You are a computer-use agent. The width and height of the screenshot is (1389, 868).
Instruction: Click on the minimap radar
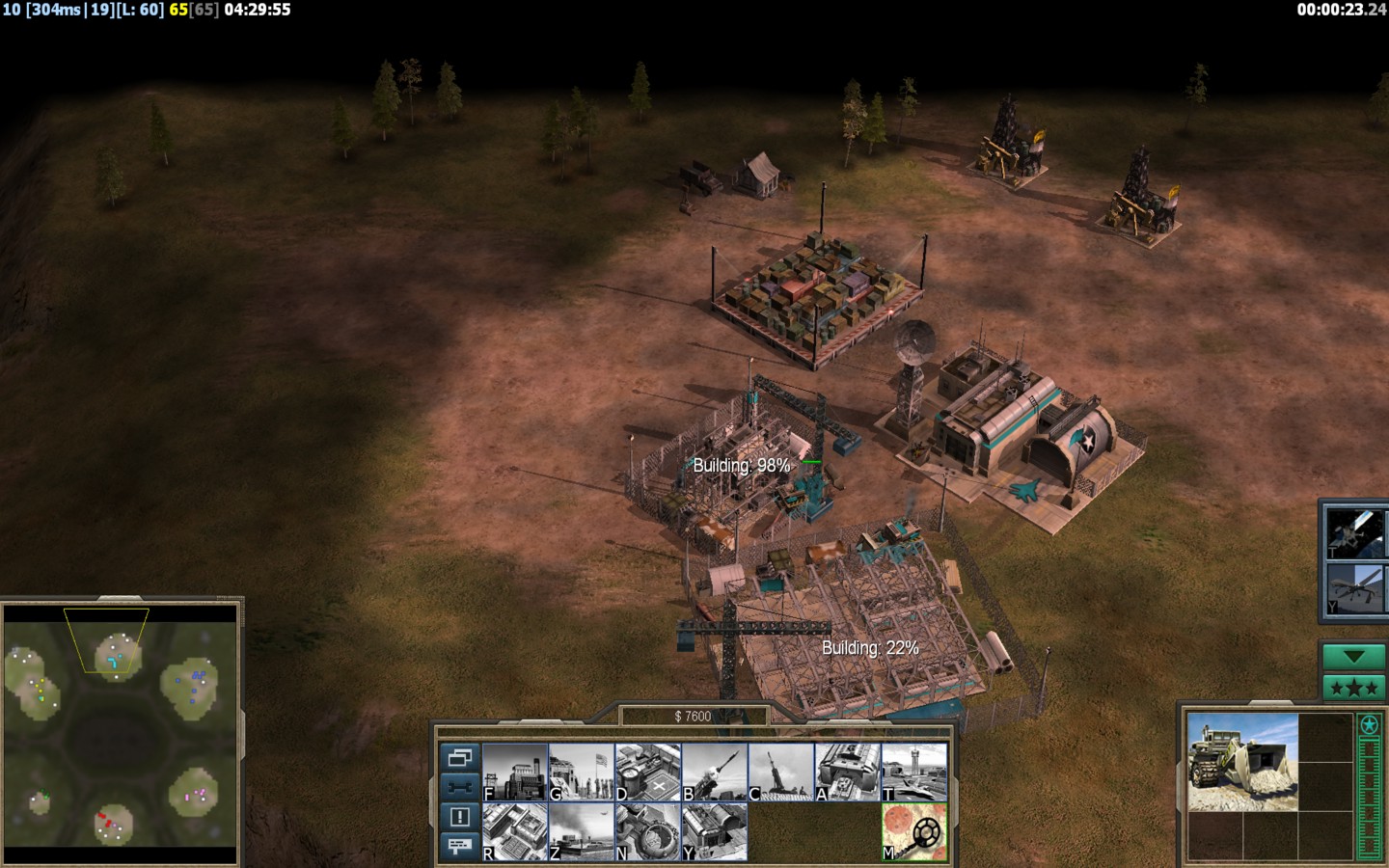coord(121,733)
